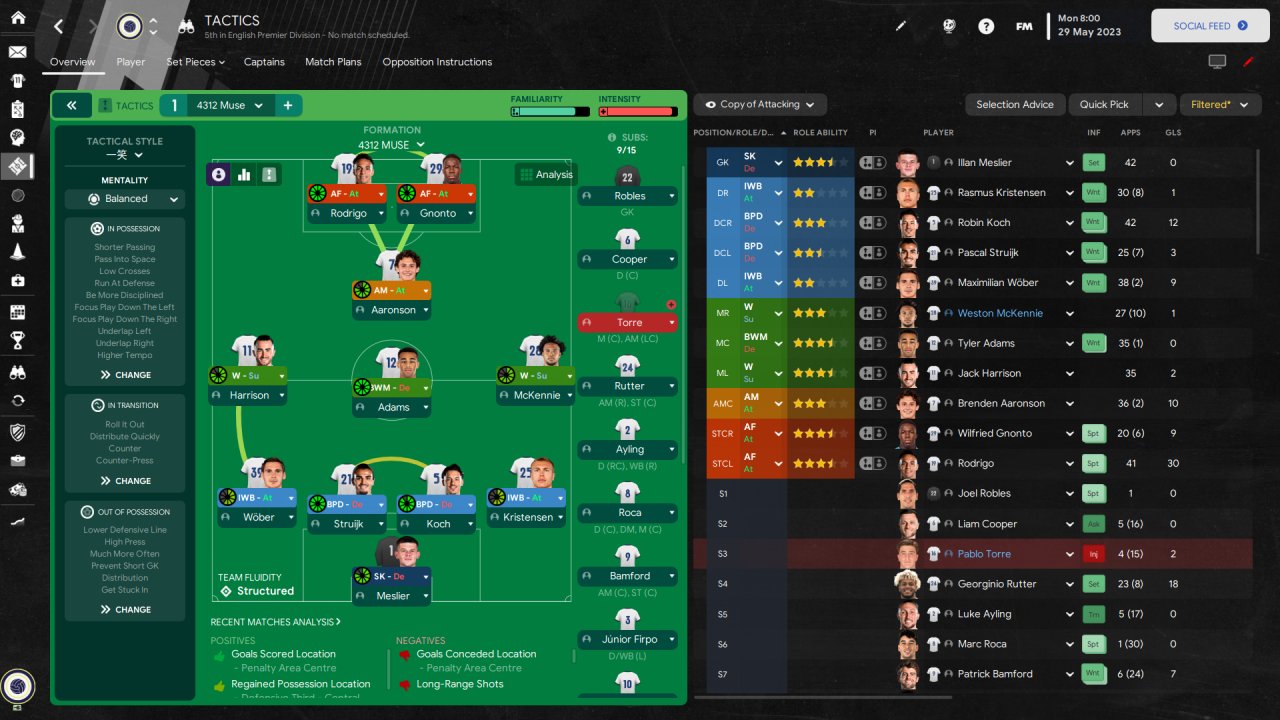
Task: Open the Mentality Balanced dropdown
Action: tap(125, 199)
